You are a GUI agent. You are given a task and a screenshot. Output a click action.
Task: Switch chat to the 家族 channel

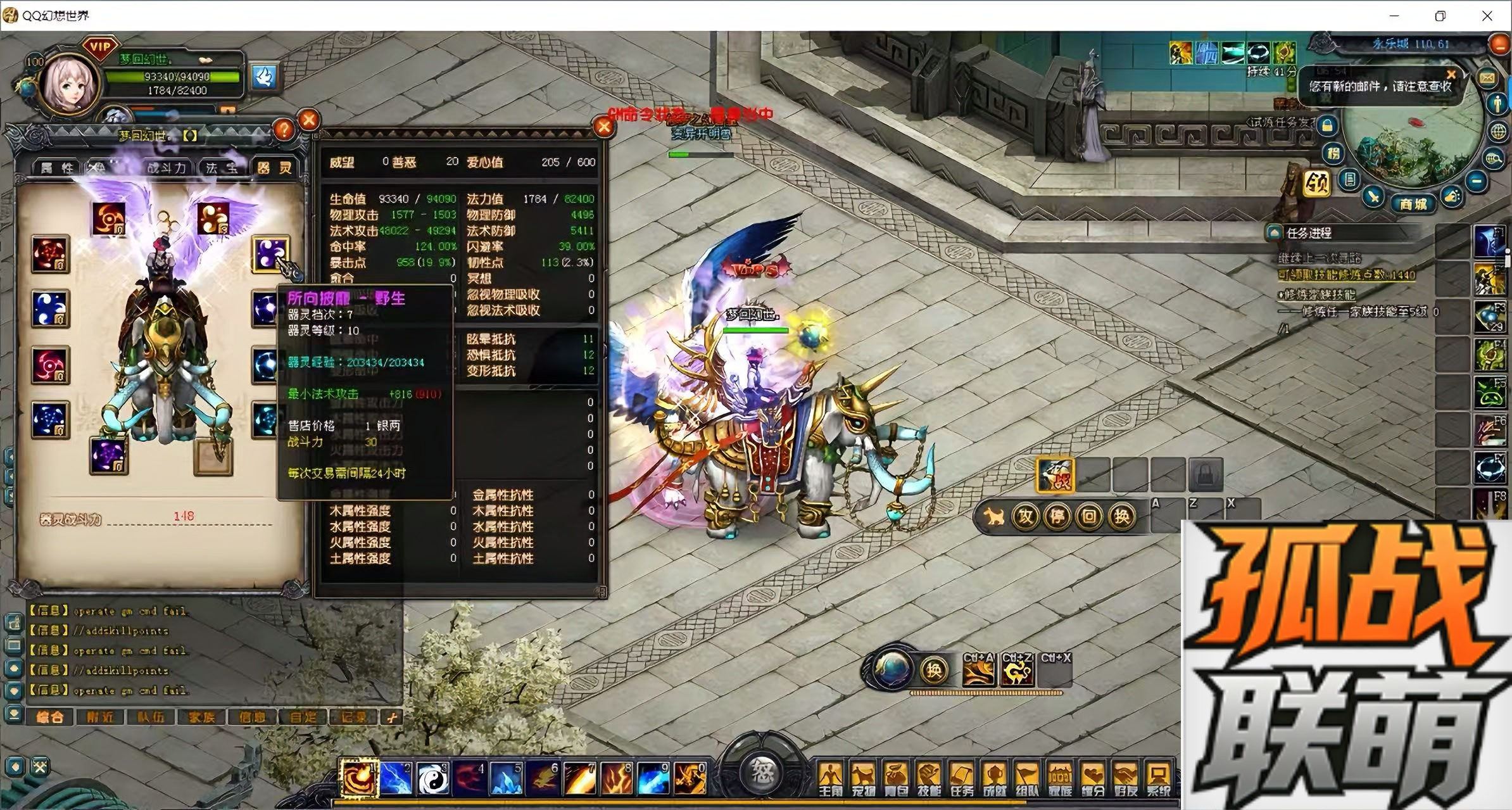[201, 717]
